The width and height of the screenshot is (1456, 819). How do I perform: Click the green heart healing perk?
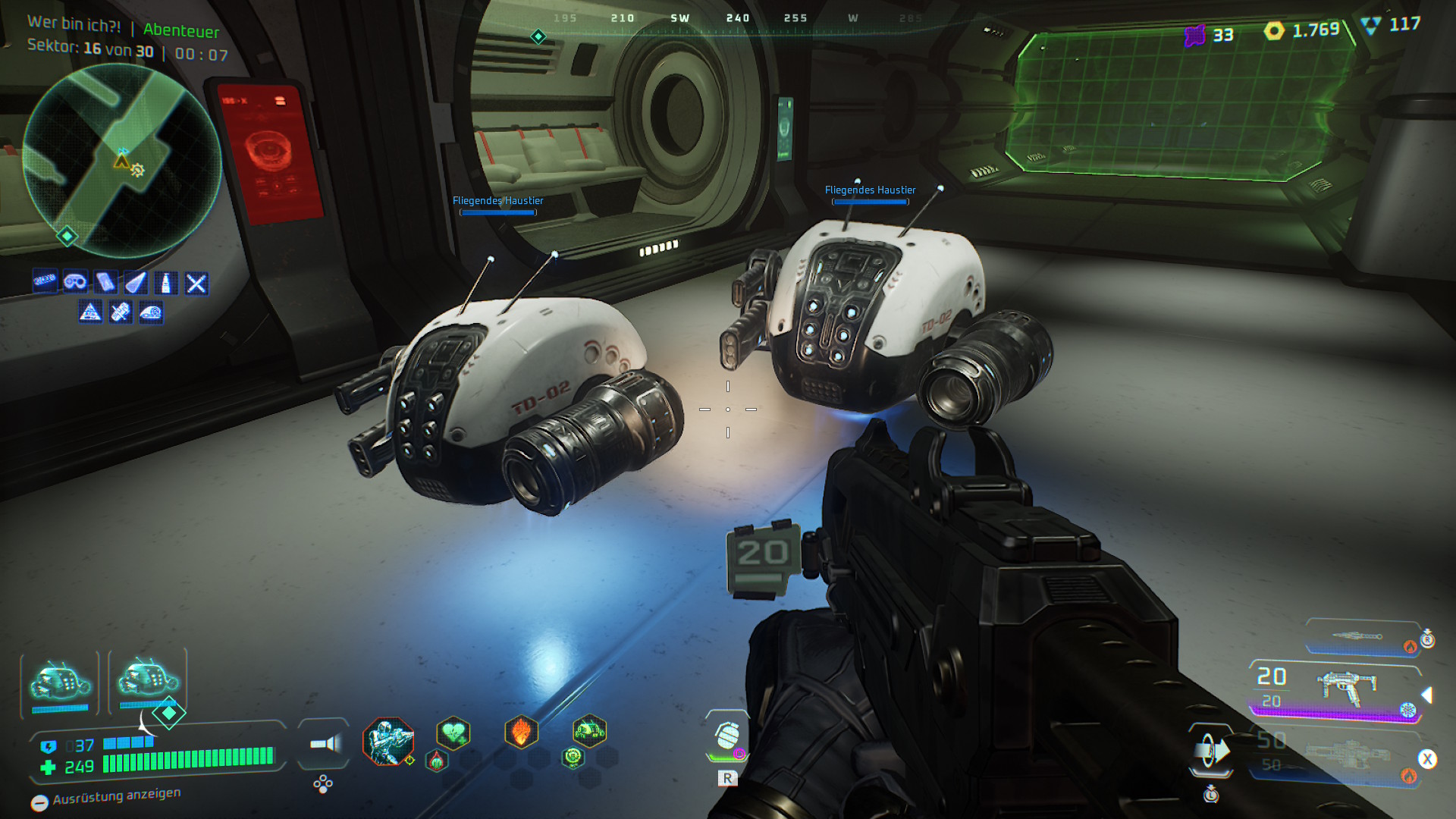(453, 733)
